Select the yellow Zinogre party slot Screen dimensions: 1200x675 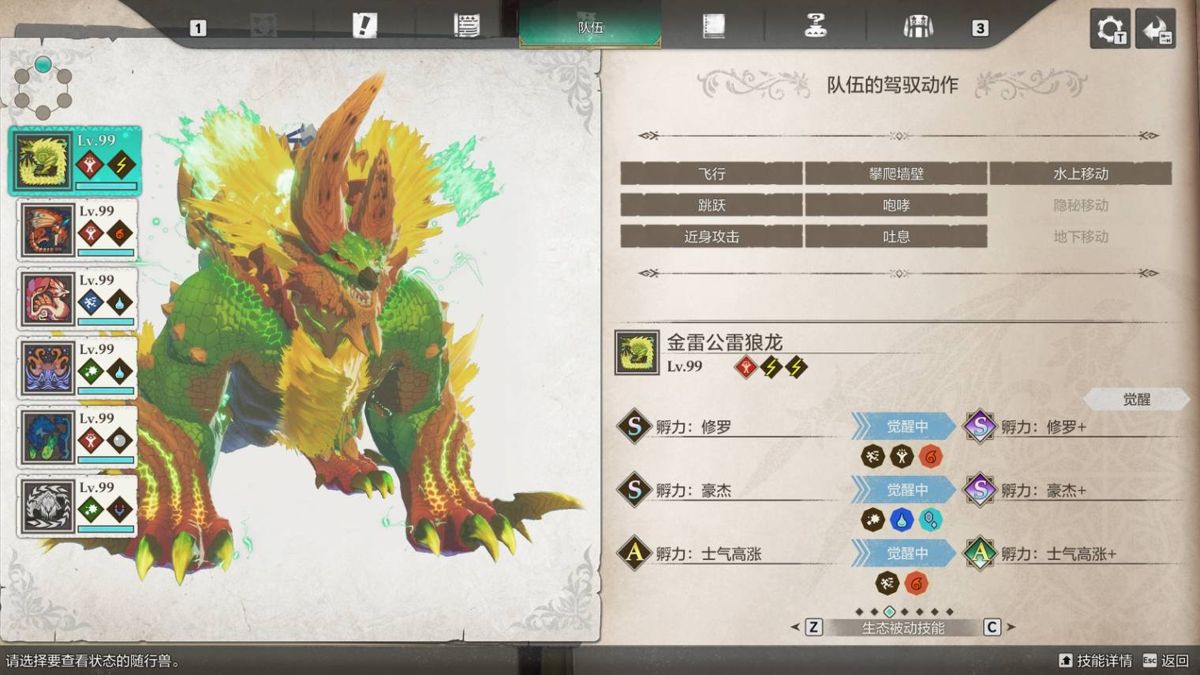(75, 161)
